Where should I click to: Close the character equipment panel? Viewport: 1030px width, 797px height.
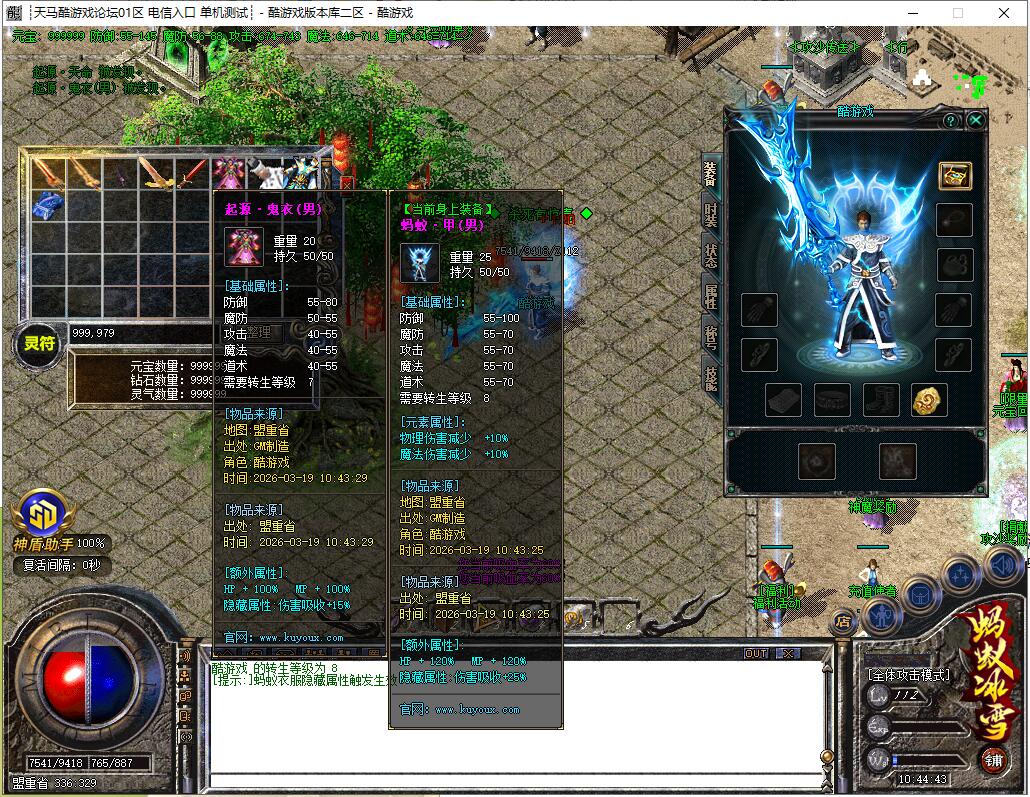pos(976,120)
